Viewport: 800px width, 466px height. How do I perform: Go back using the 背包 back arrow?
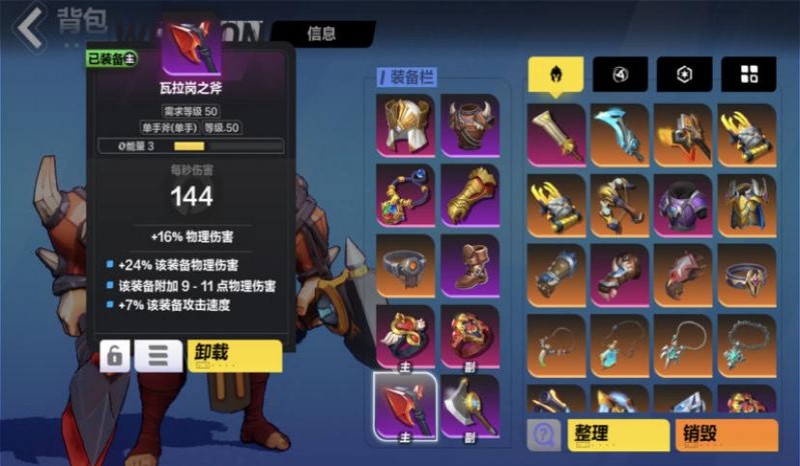point(30,27)
